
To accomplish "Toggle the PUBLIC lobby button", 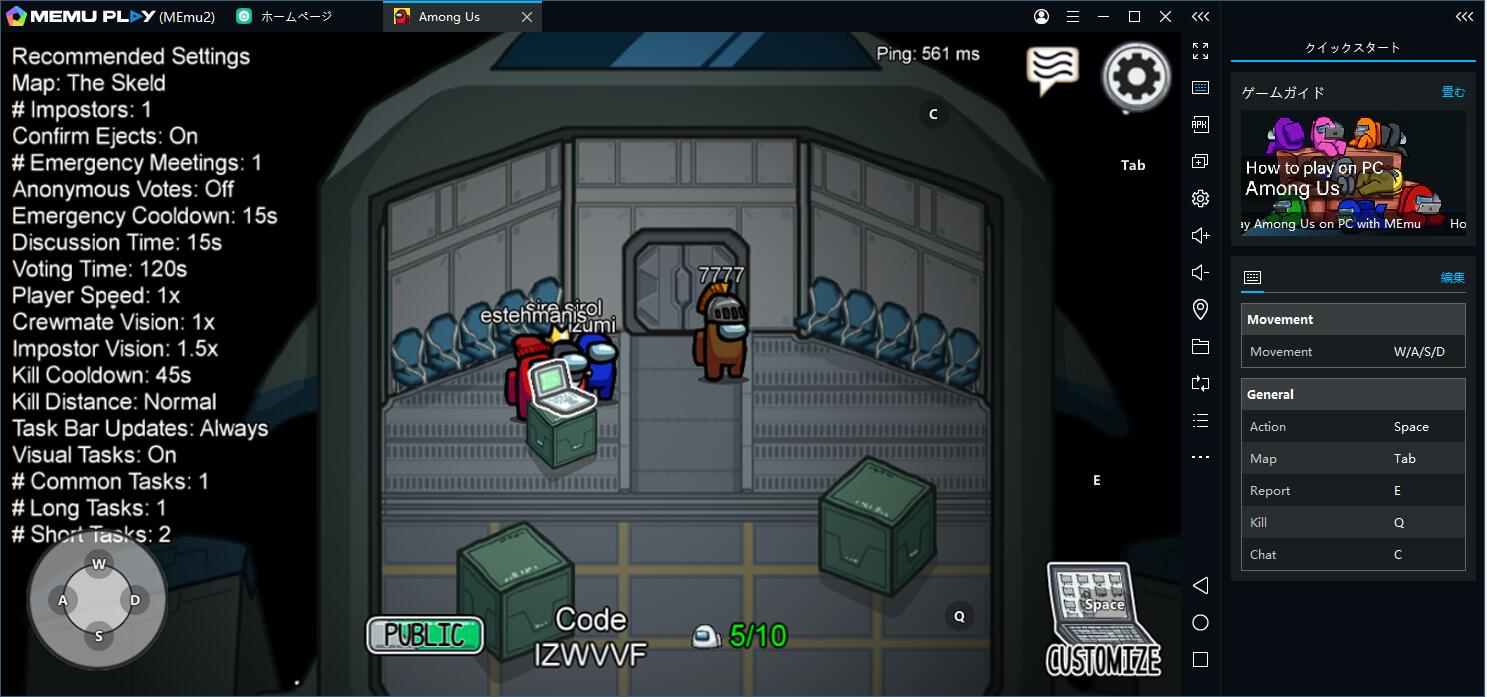I will pyautogui.click(x=425, y=635).
